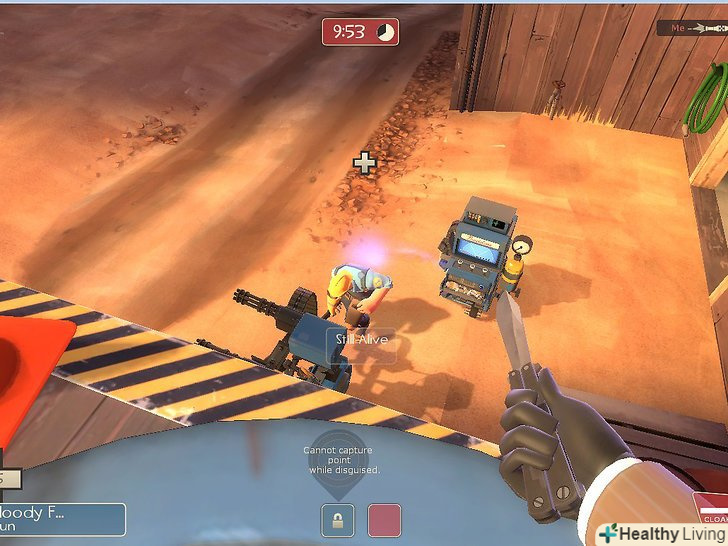
Task: Click the locked control point icon
Action: tap(337, 520)
